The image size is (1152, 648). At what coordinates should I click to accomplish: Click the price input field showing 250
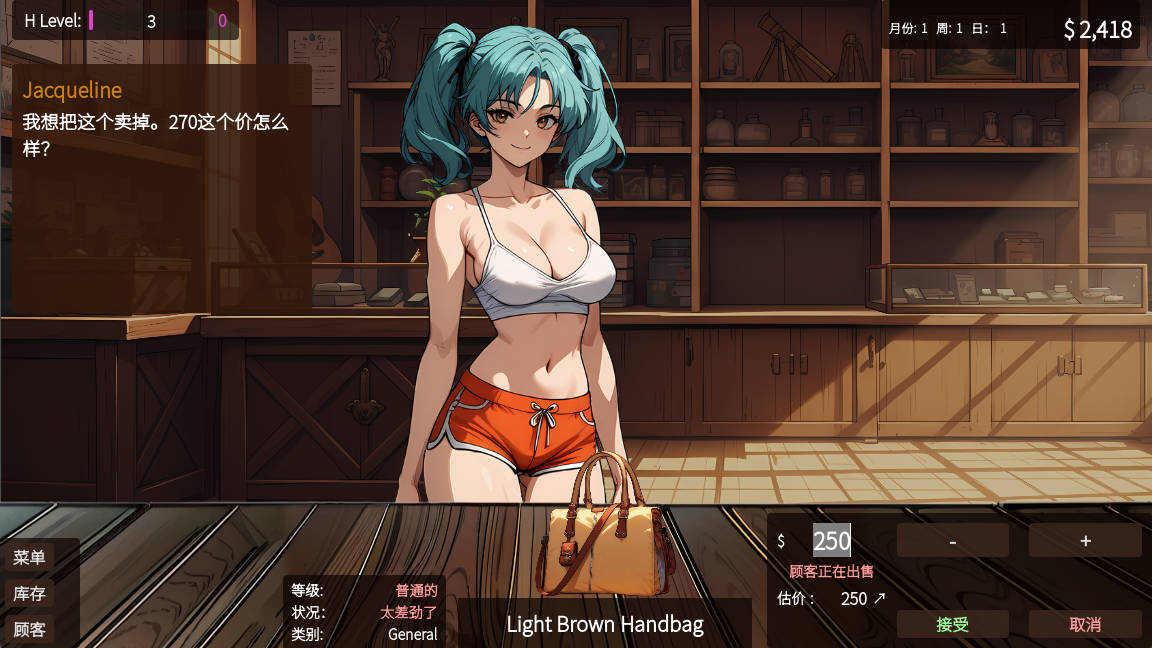coord(831,541)
